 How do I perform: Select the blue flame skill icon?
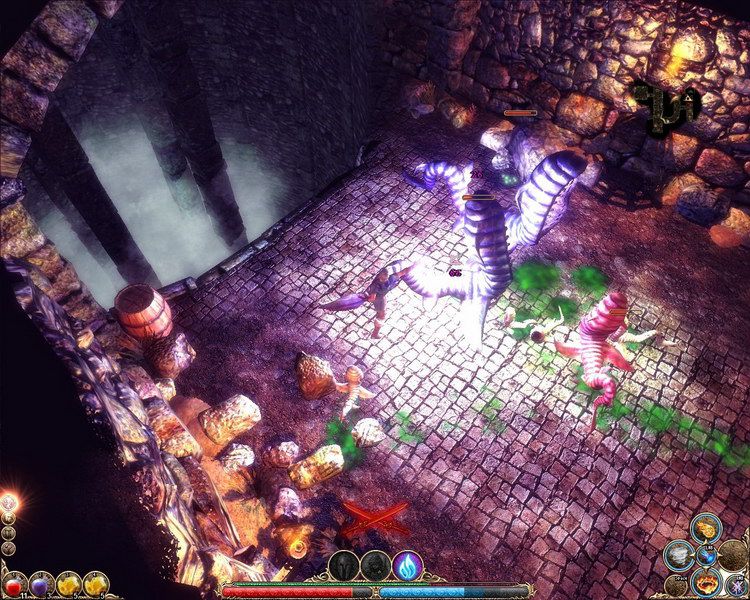click(x=407, y=566)
